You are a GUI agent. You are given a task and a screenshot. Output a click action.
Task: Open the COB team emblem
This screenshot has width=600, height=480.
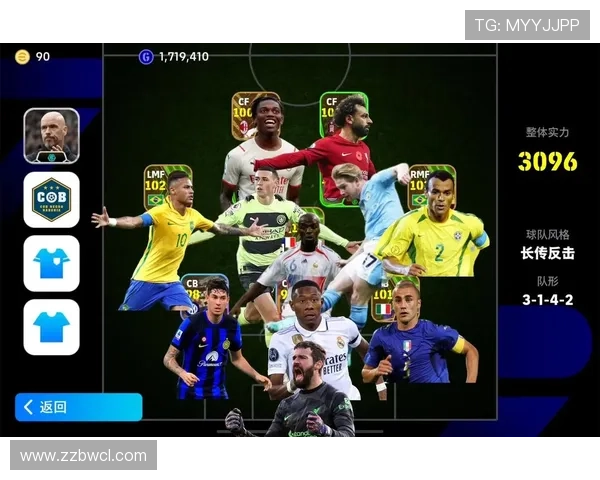[x=51, y=199]
